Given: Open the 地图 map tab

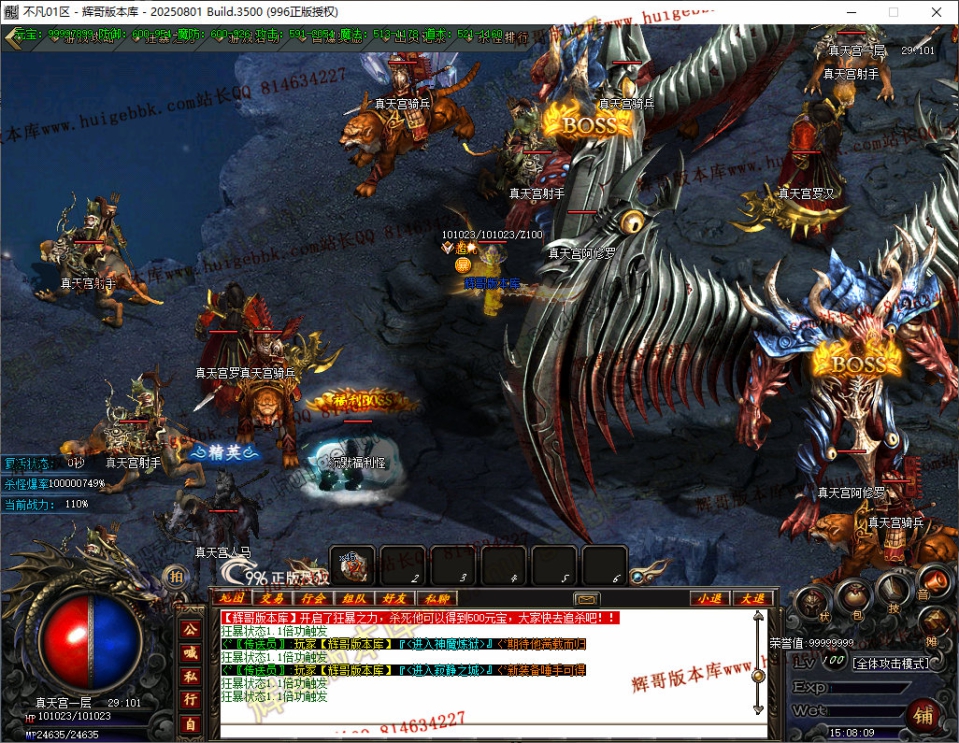Looking at the screenshot, I should coord(231,598).
